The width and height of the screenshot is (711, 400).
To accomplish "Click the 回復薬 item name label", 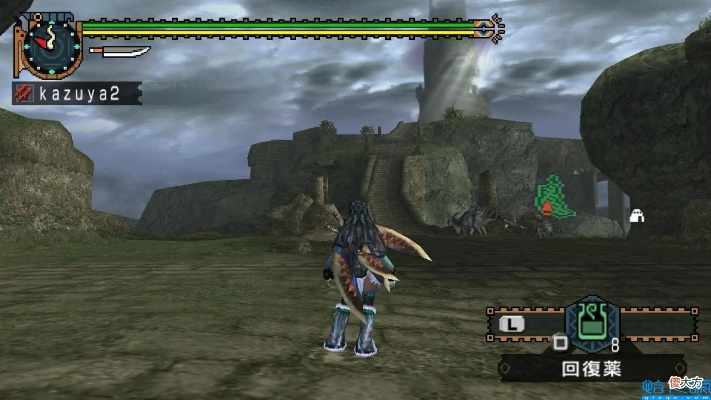I will tap(591, 368).
